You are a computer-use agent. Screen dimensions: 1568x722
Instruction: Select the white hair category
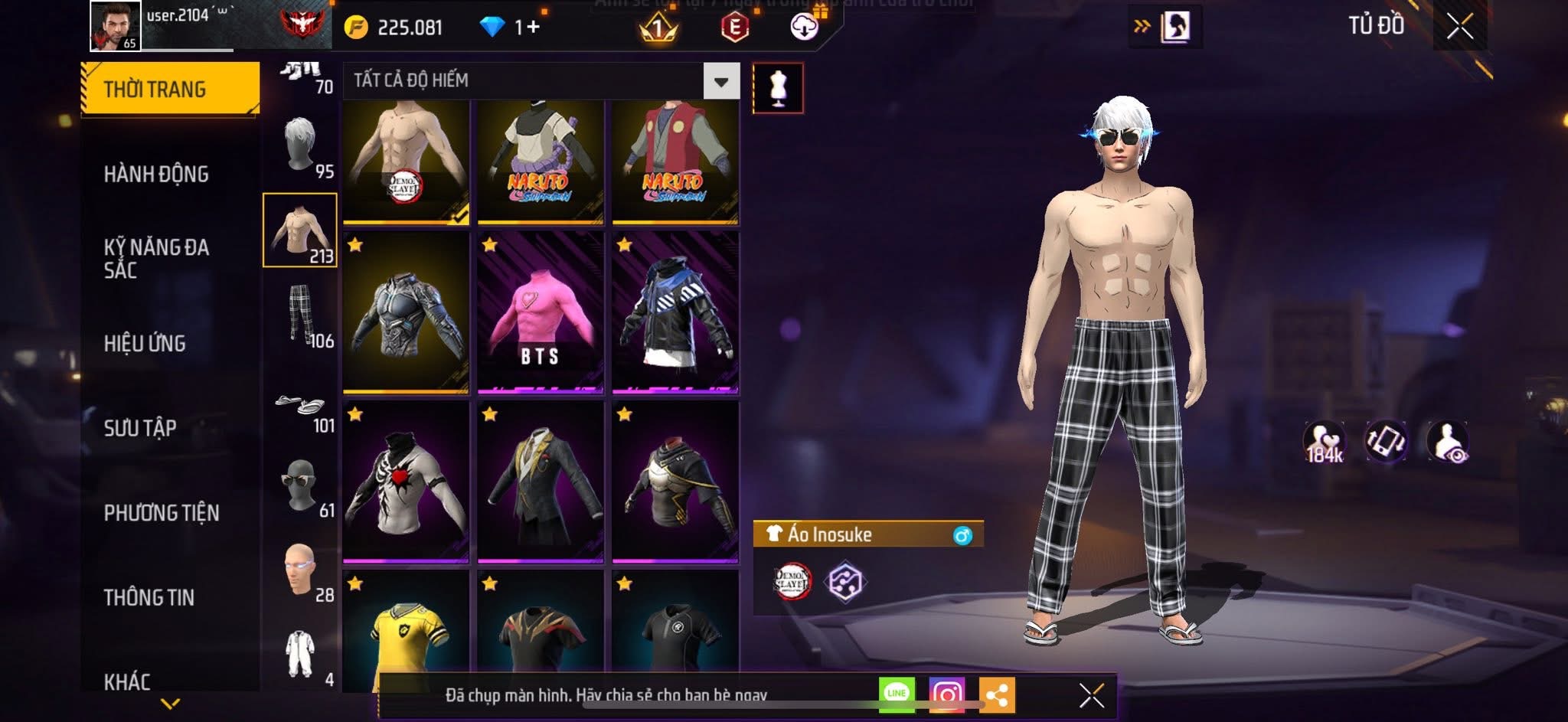(301, 146)
